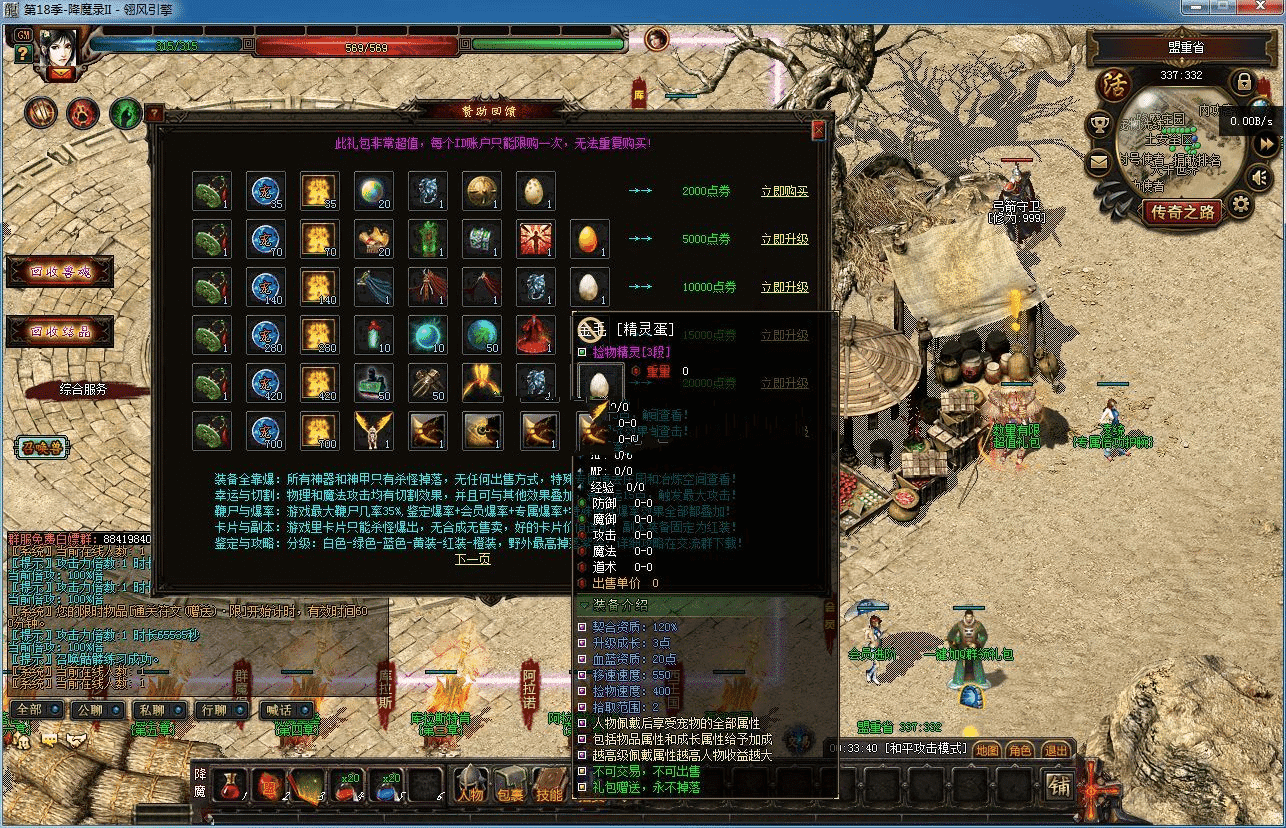Screen dimensions: 1286x828
Task: Open settings via the gear icon
Action: click(x=1240, y=206)
